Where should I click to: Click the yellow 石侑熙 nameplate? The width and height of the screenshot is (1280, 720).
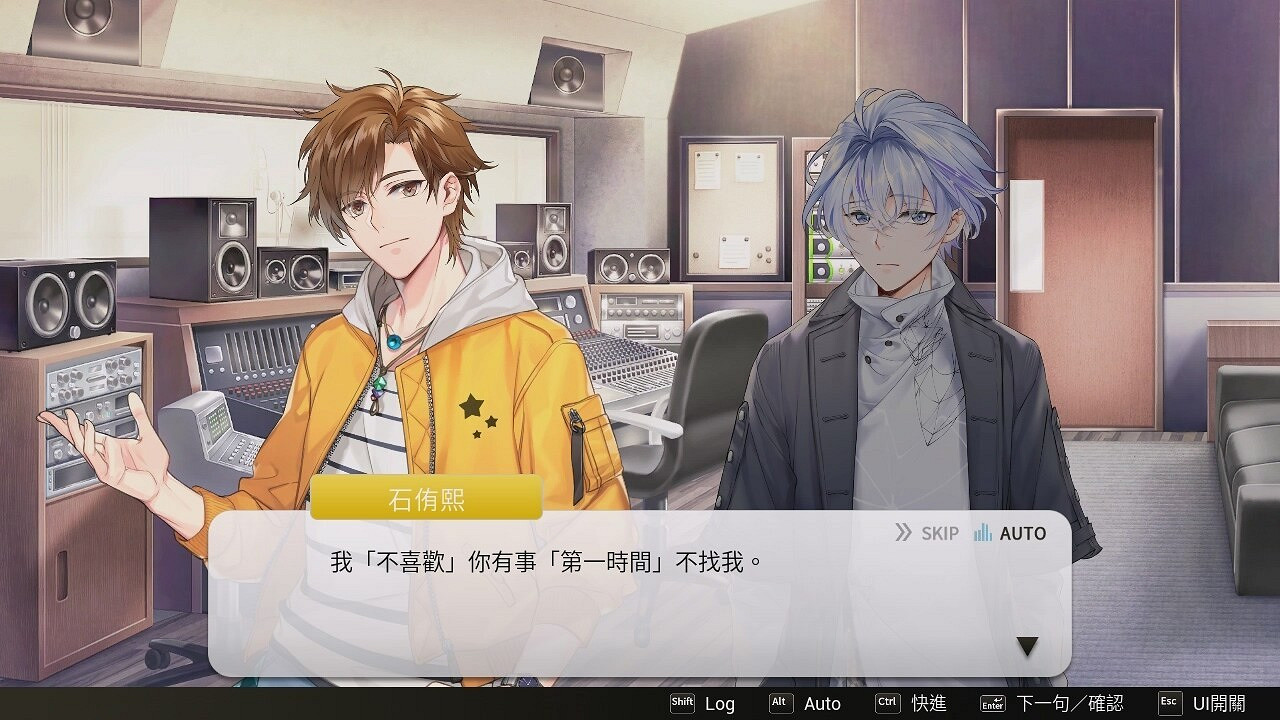tap(424, 496)
